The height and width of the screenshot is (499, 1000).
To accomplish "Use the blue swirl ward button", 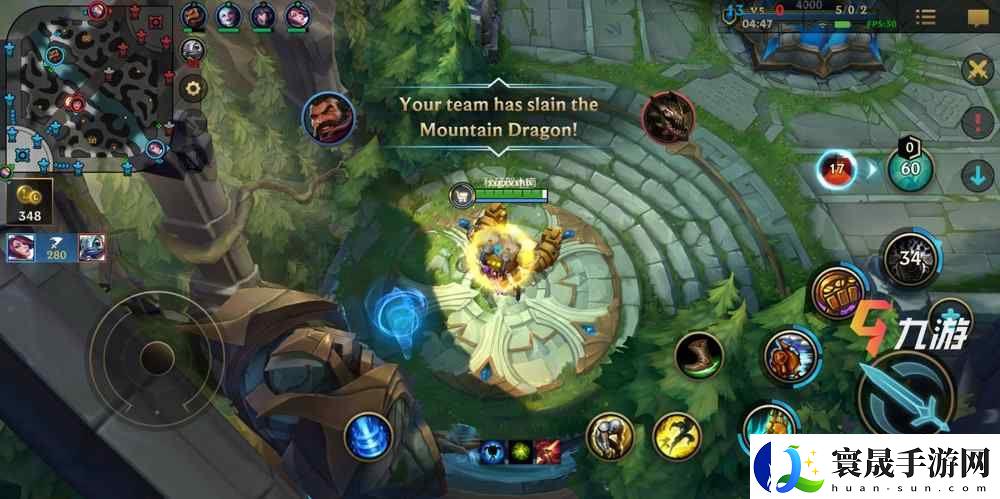I will click(x=368, y=437).
